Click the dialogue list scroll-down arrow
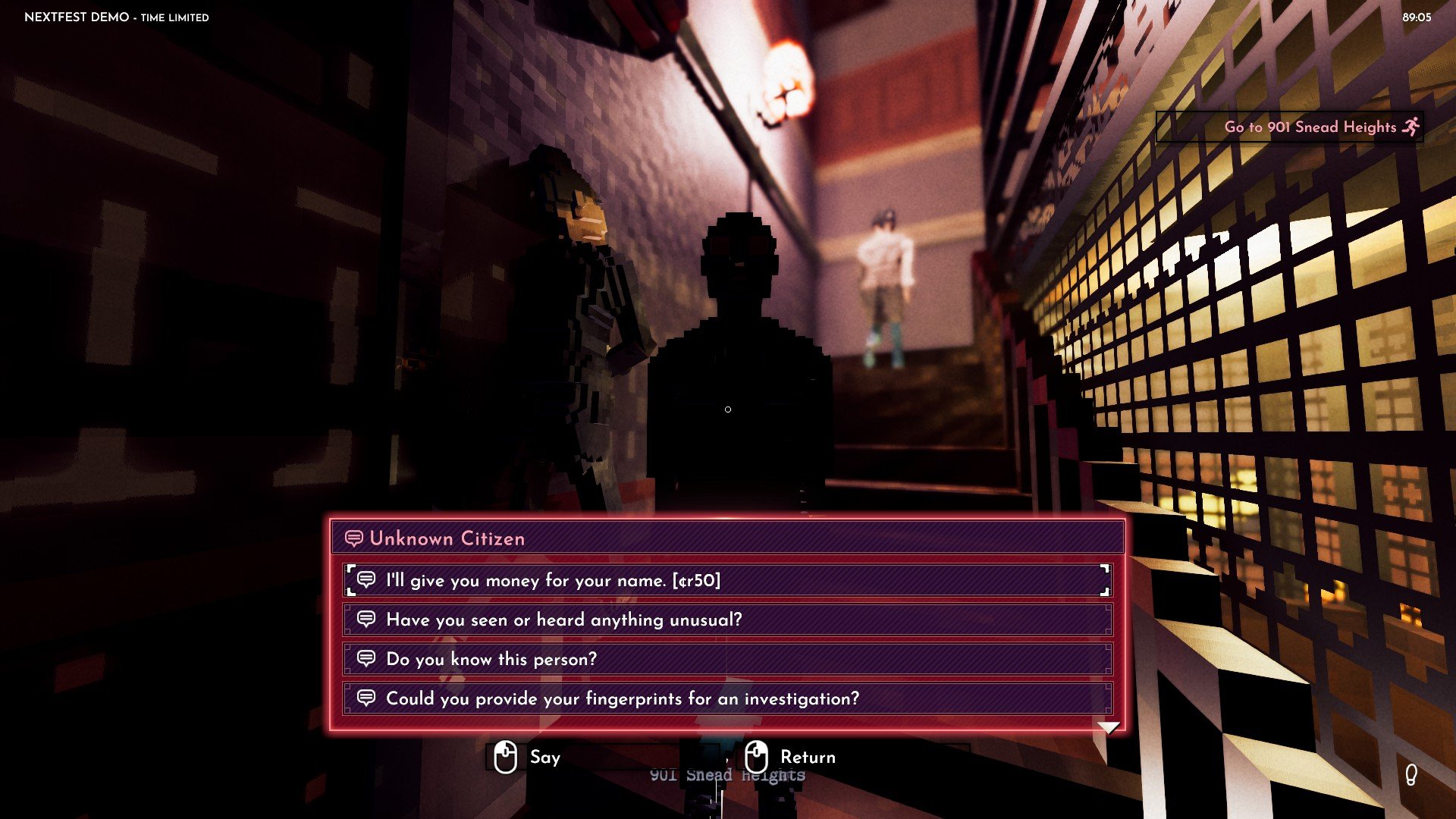 click(x=1109, y=728)
